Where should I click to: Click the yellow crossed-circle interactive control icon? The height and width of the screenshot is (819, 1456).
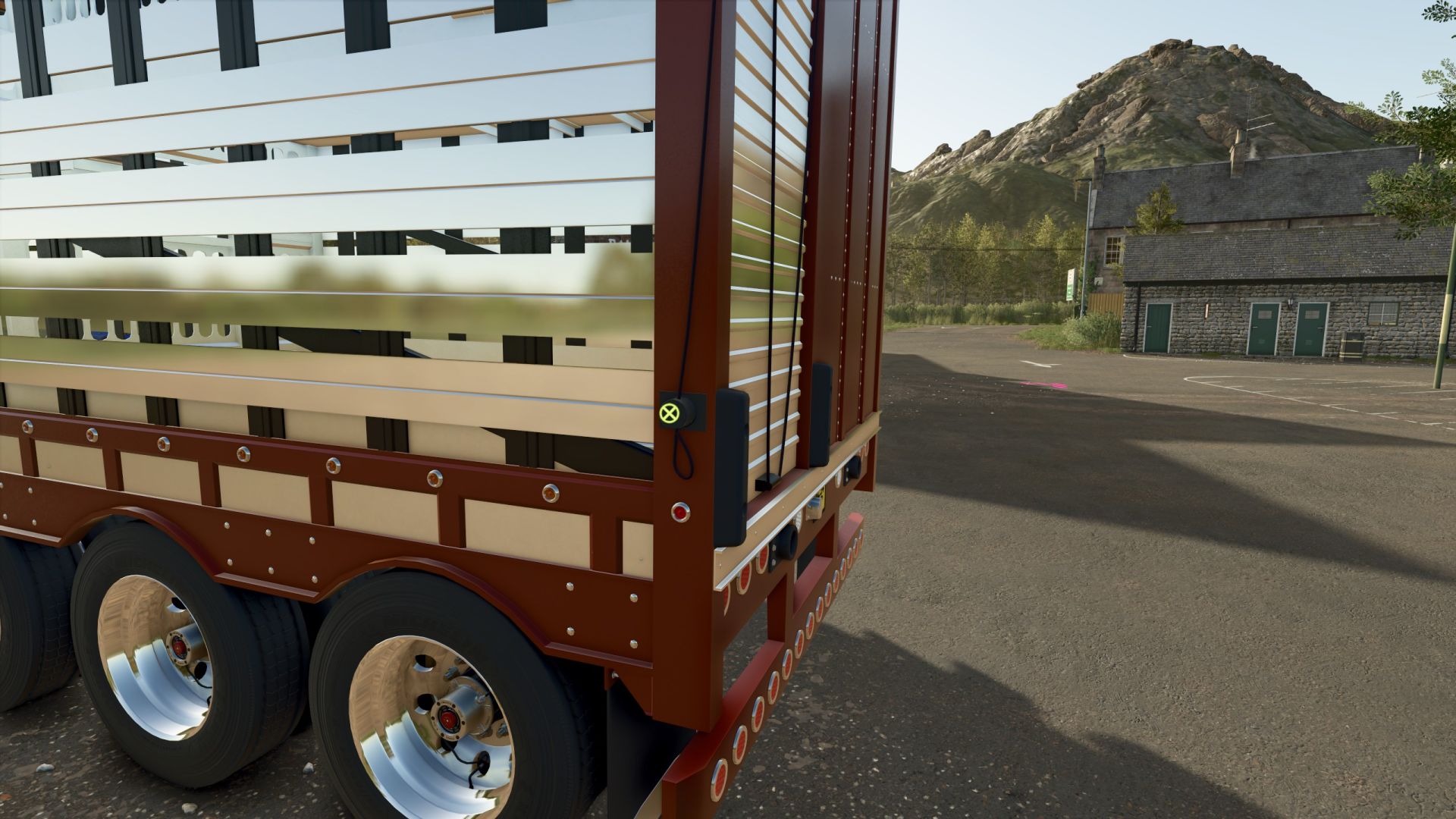[669, 413]
